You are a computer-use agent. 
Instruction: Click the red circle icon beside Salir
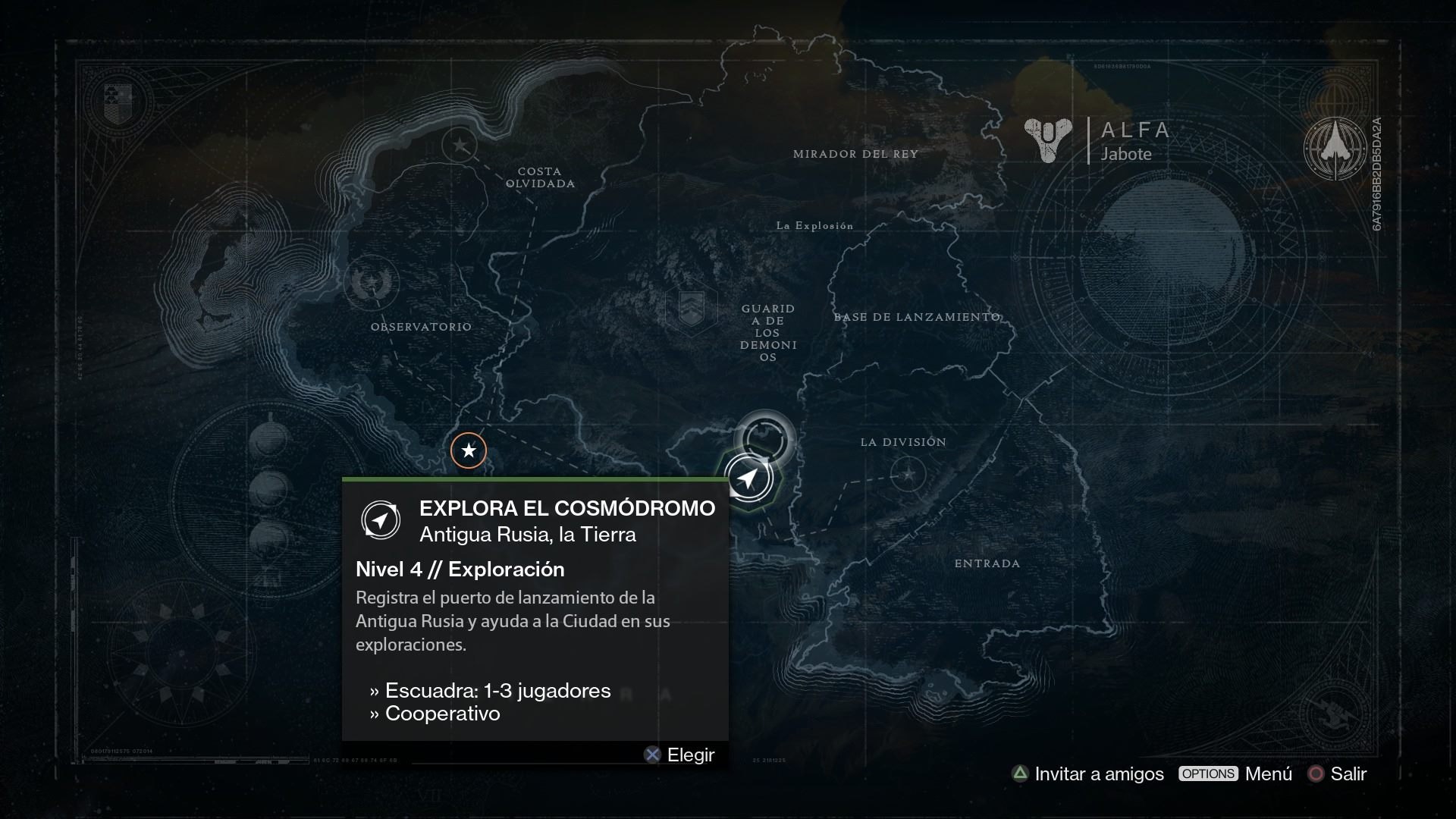(x=1316, y=774)
